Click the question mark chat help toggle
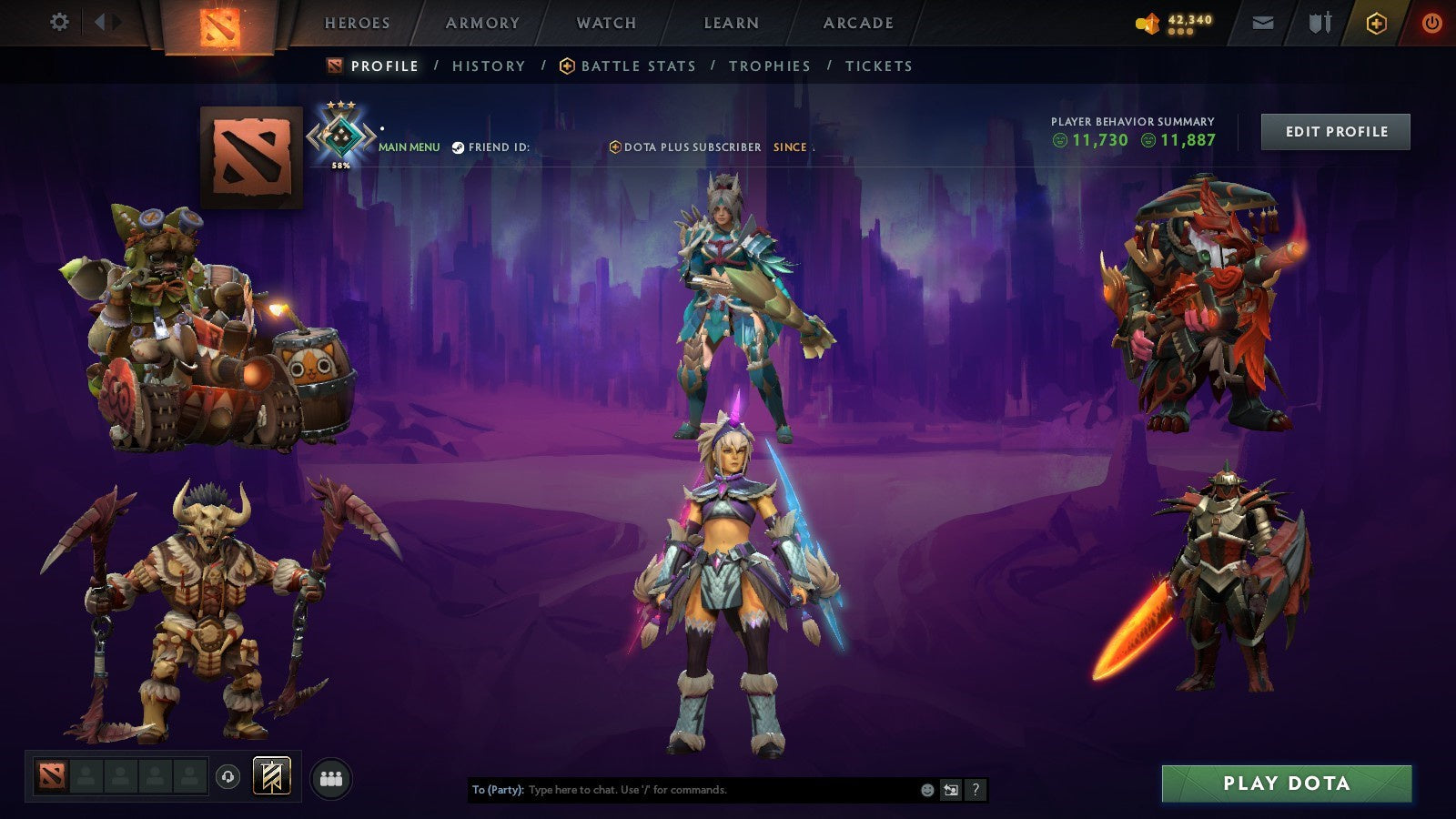Image resolution: width=1456 pixels, height=819 pixels. click(x=976, y=791)
